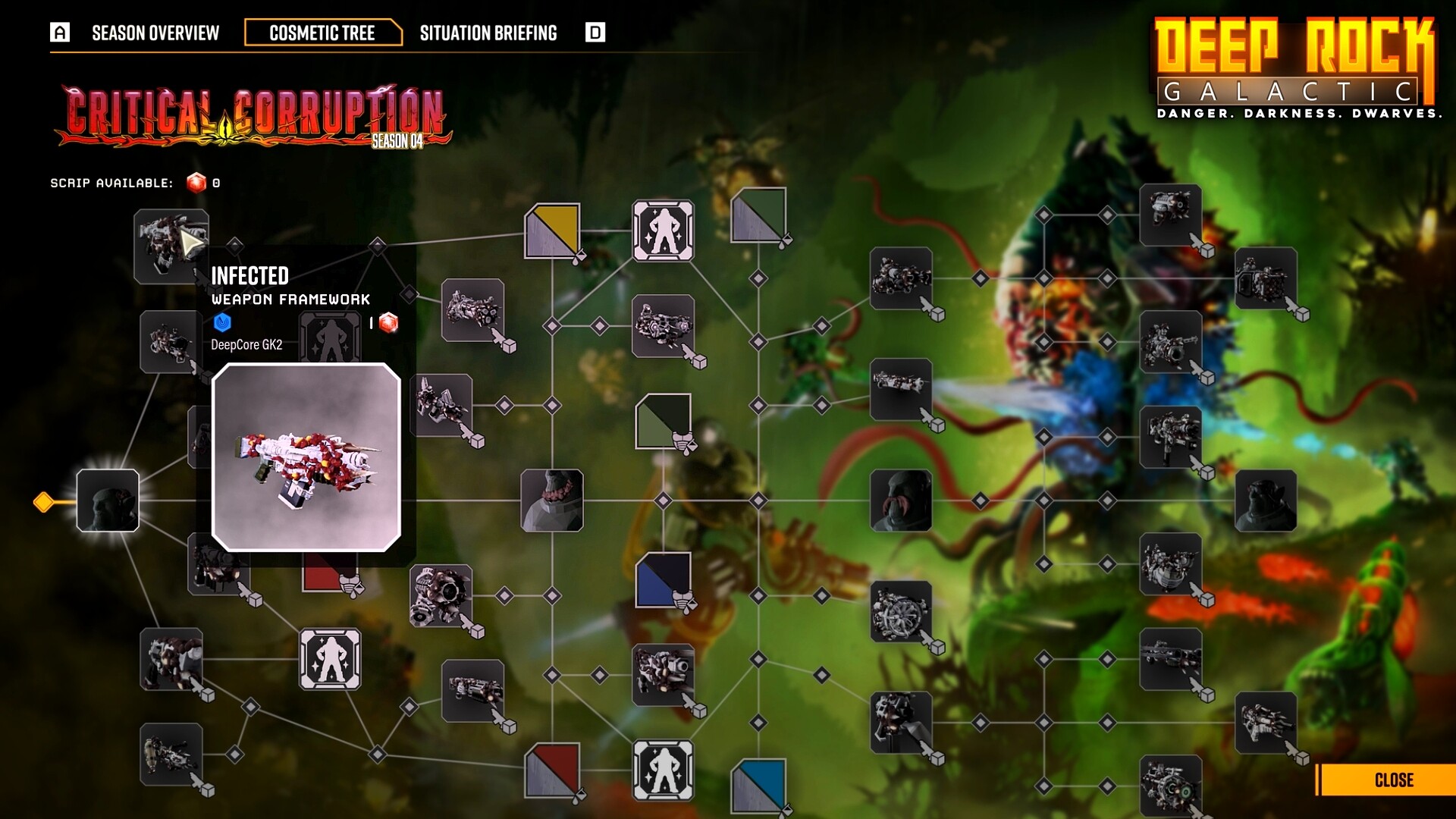The height and width of the screenshot is (819, 1456).
Task: Click the CLOSE button
Action: coord(1394,780)
